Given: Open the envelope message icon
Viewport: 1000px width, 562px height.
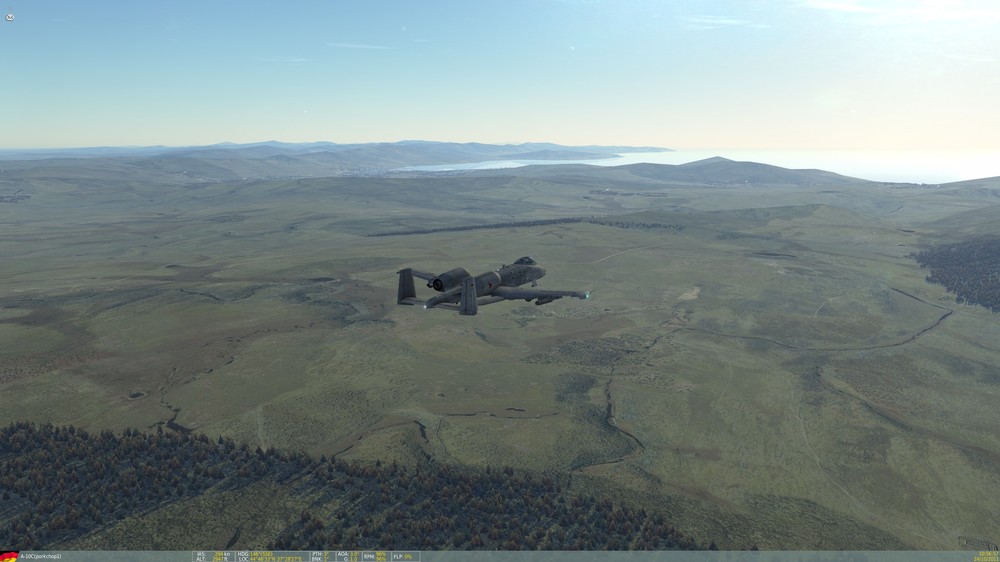Looking at the screenshot, I should (x=9, y=17).
